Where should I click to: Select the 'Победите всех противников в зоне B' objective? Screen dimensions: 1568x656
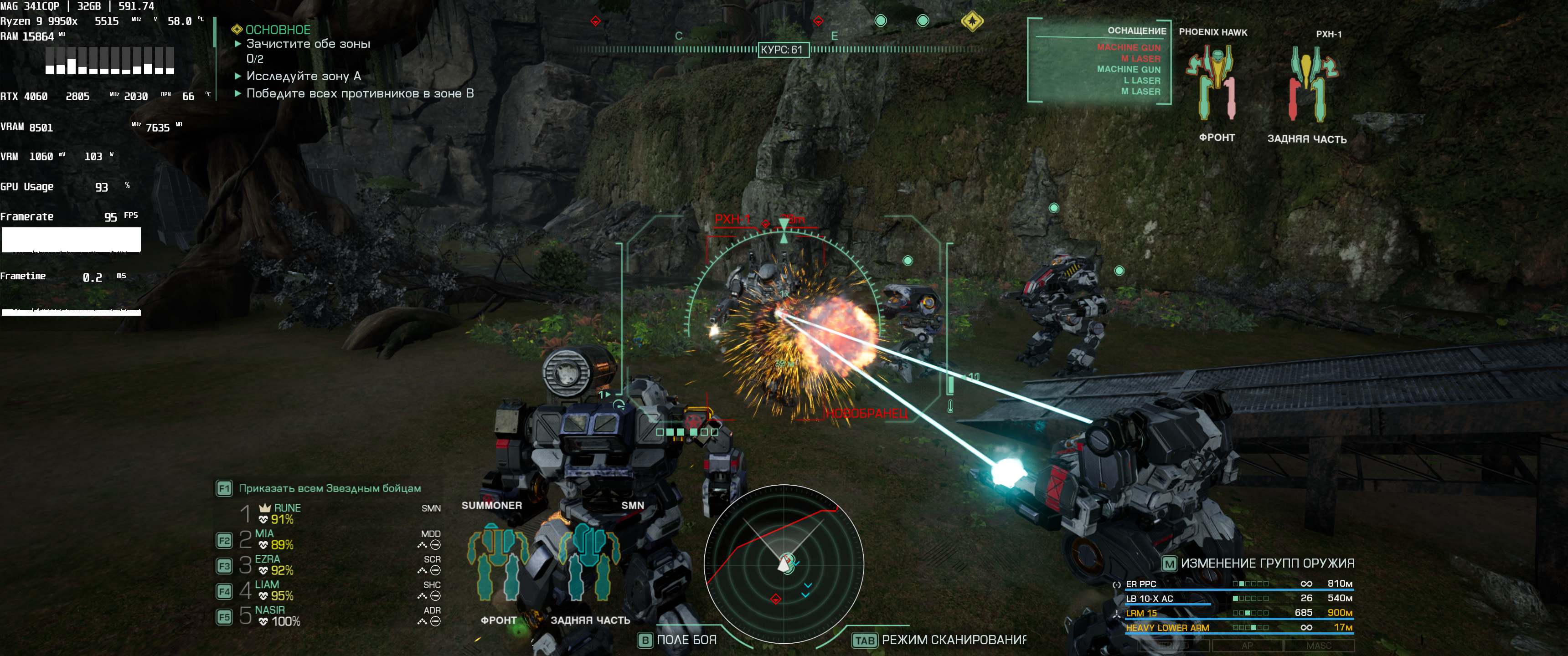pyautogui.click(x=359, y=94)
